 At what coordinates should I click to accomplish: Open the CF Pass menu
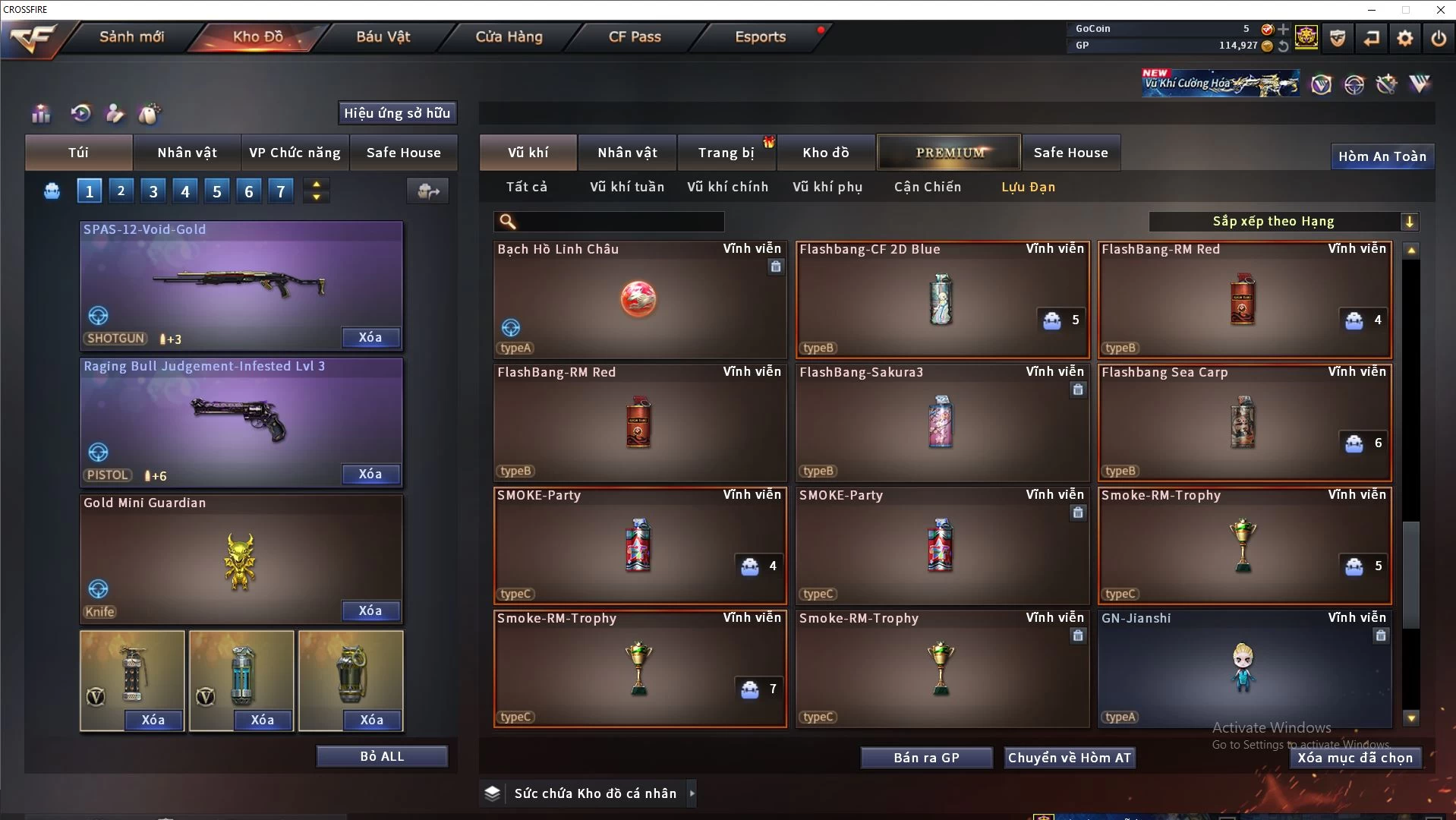(635, 36)
